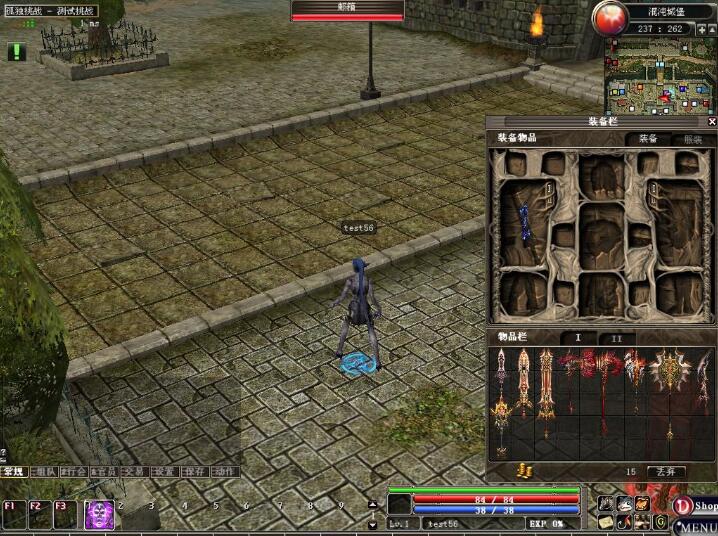The height and width of the screenshot is (536, 718).
Task: Open the 行会 guild chat tab
Action: (x=73, y=471)
